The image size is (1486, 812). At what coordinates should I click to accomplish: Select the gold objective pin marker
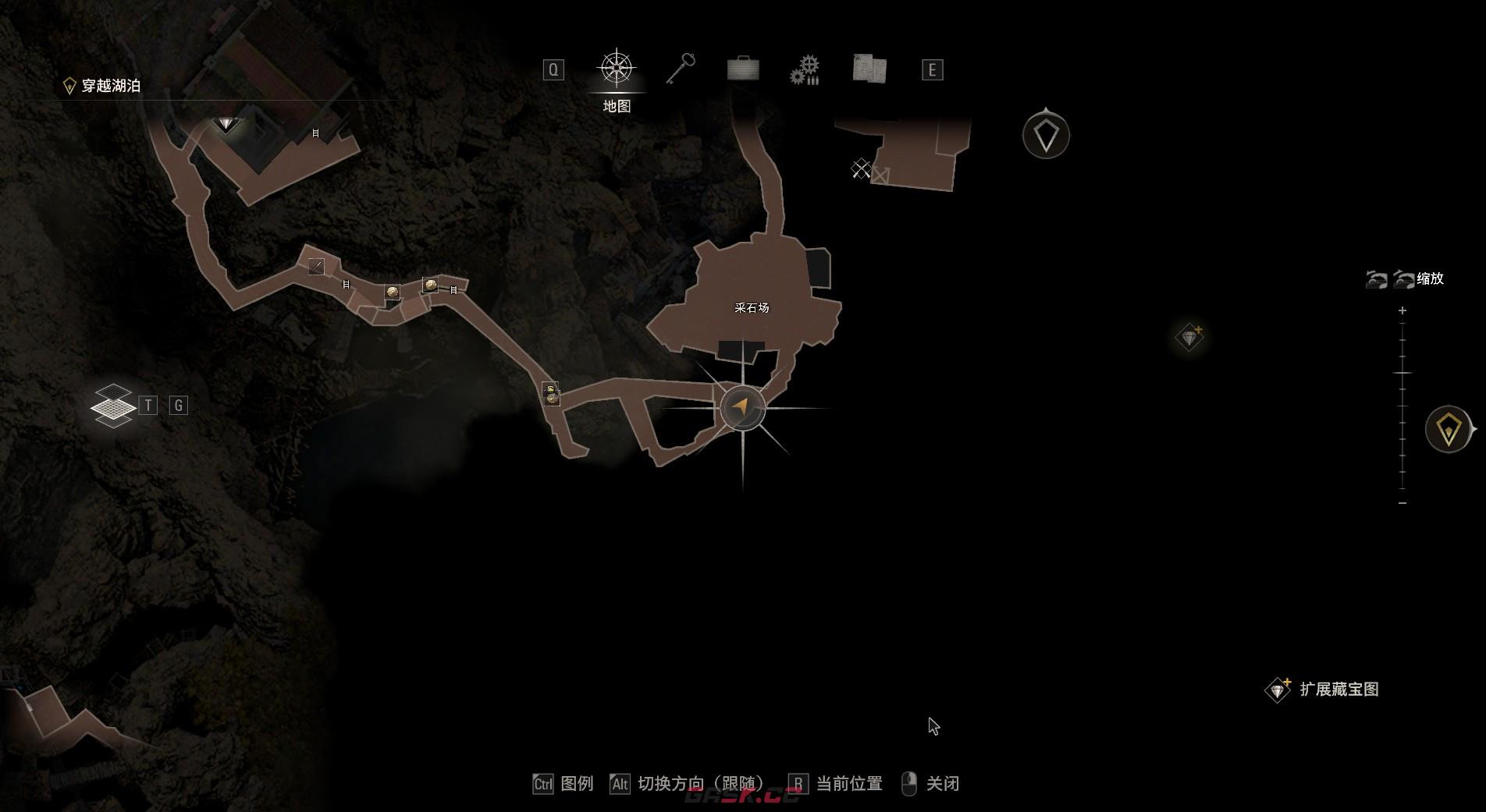click(x=1449, y=429)
